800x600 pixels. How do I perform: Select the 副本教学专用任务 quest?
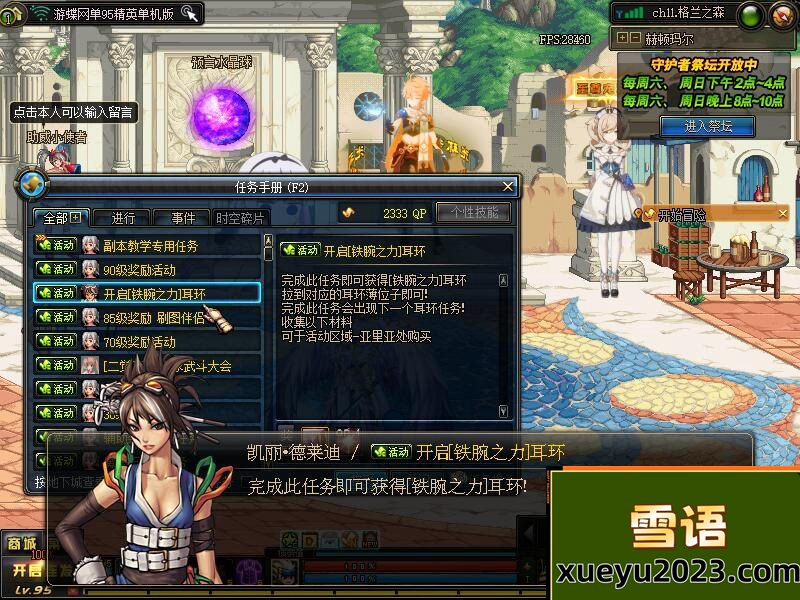coord(148,245)
